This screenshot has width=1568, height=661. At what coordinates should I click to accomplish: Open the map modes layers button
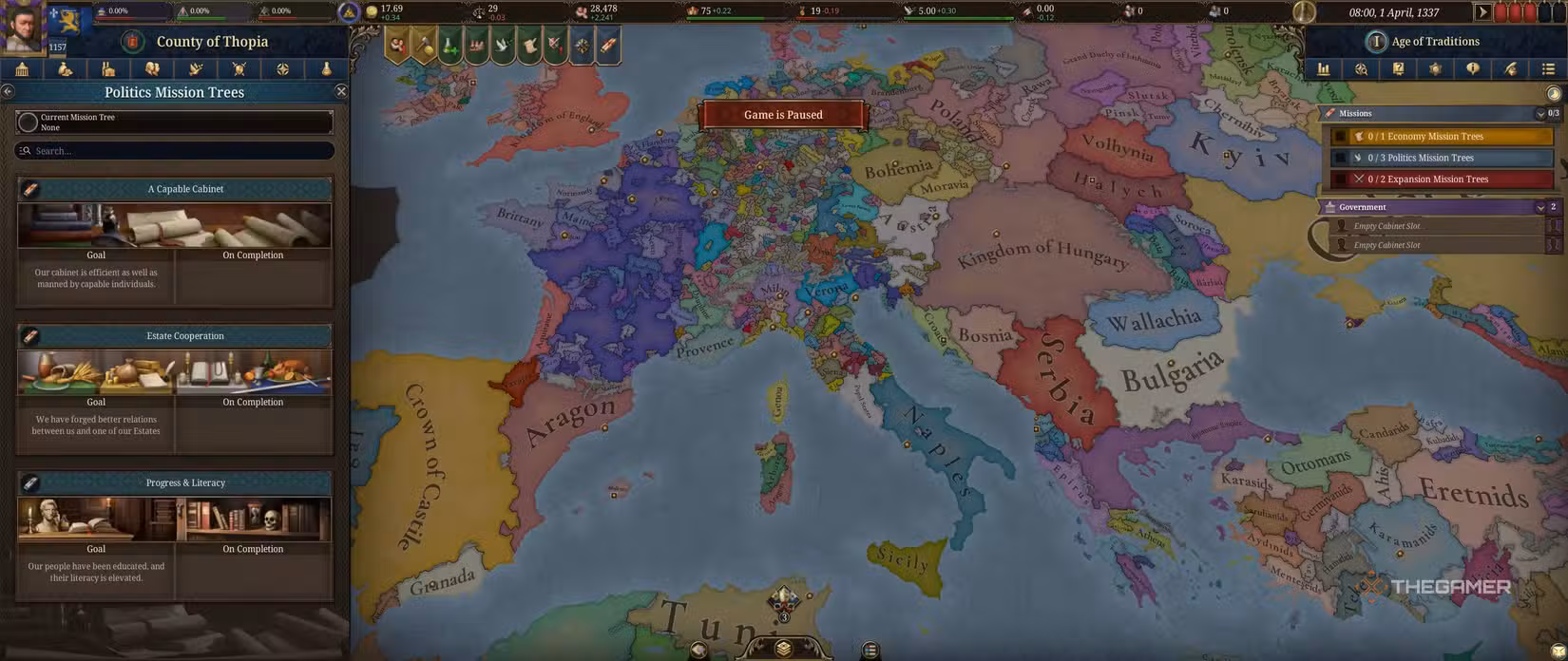[x=783, y=648]
